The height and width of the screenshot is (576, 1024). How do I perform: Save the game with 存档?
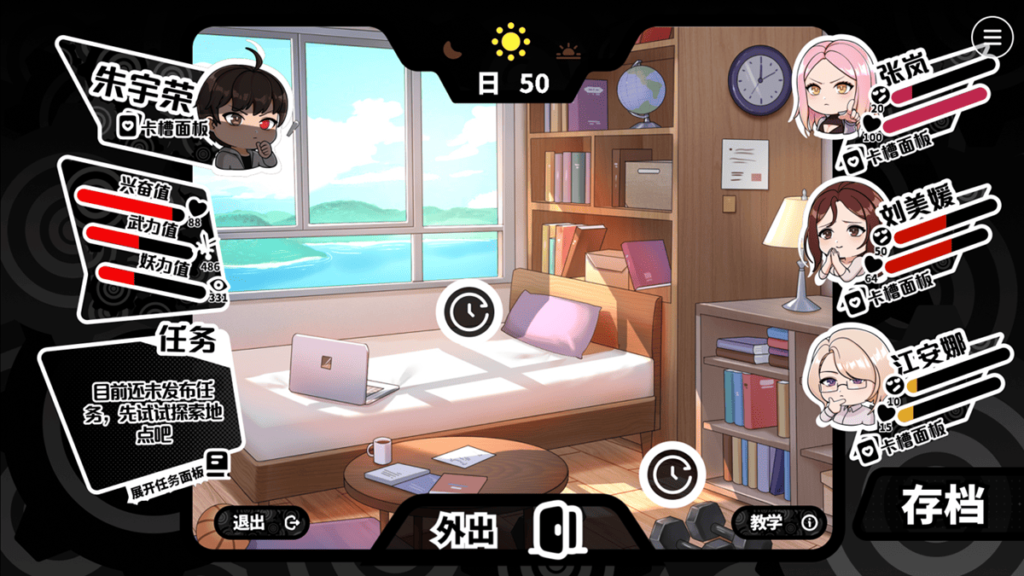tap(942, 505)
